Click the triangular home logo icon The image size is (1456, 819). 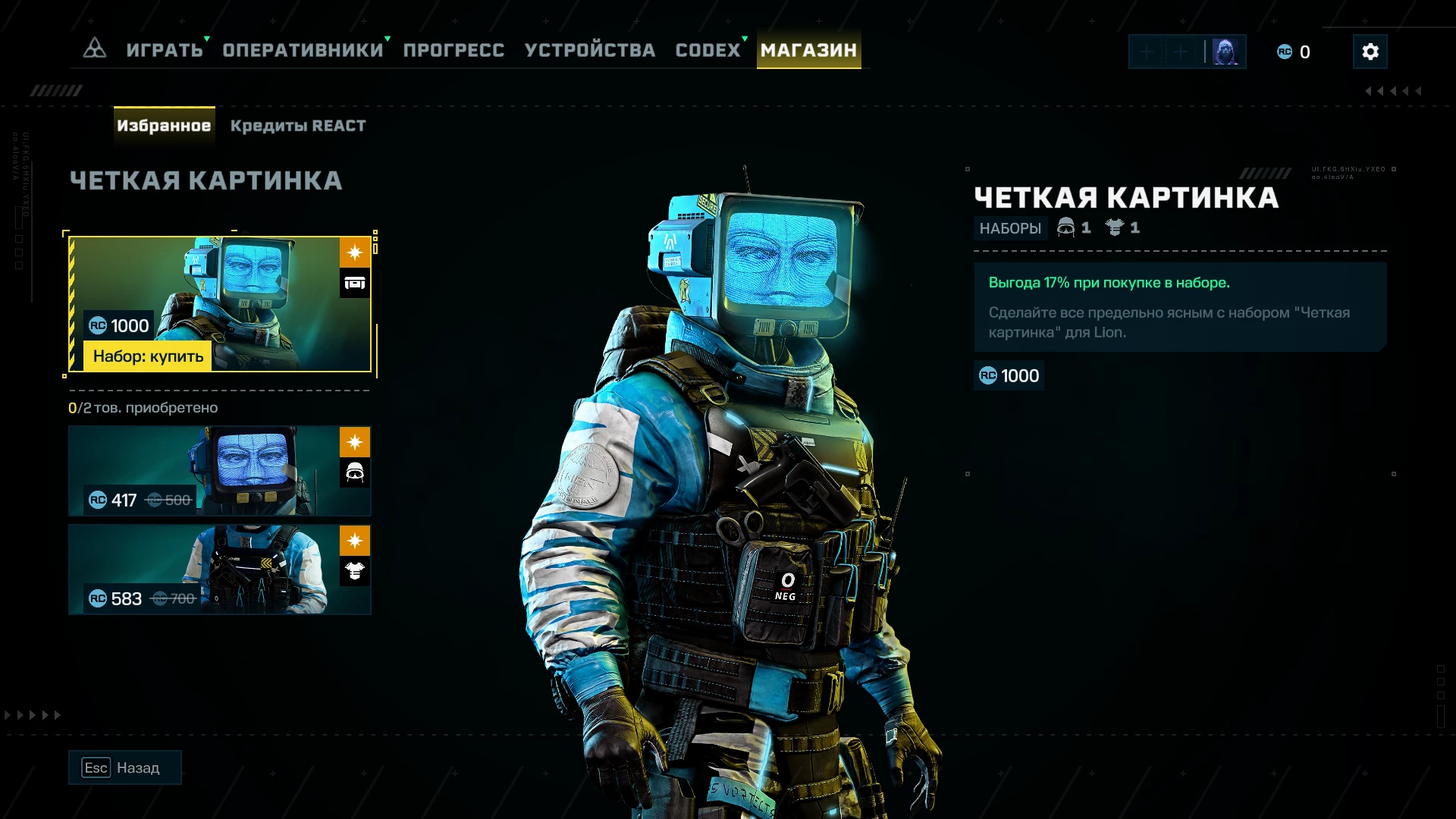[x=95, y=49]
